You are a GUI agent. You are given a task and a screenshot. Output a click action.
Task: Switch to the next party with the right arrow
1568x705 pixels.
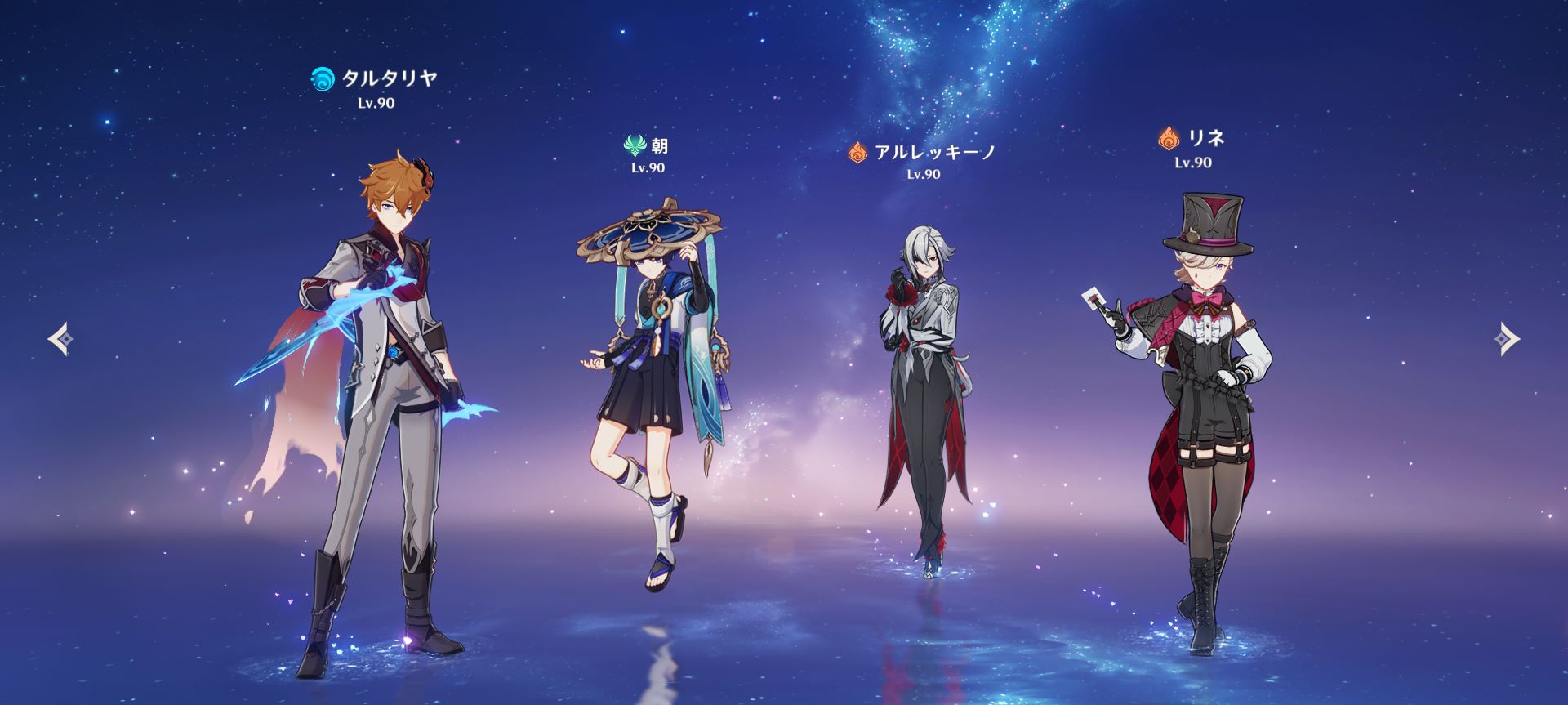point(1508,339)
